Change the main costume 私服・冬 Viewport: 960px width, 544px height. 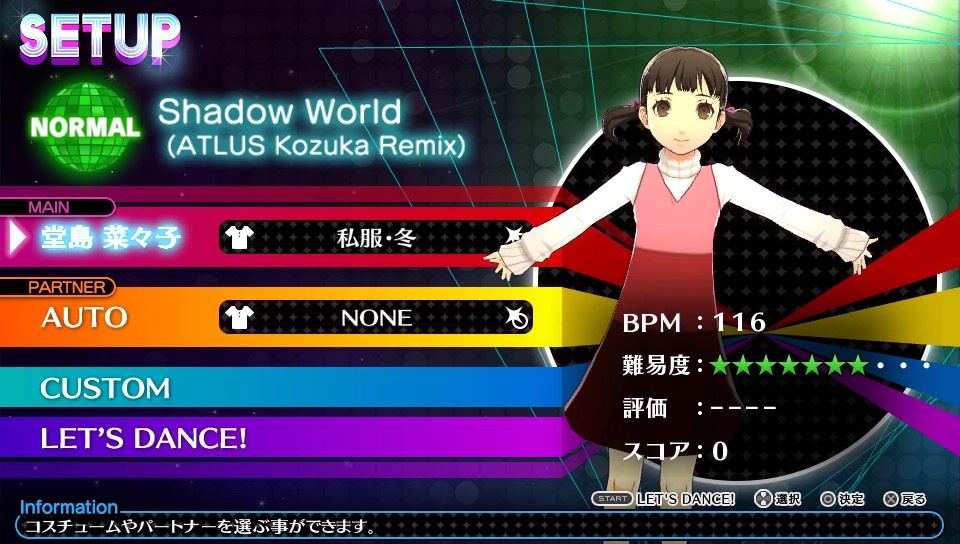tap(376, 237)
